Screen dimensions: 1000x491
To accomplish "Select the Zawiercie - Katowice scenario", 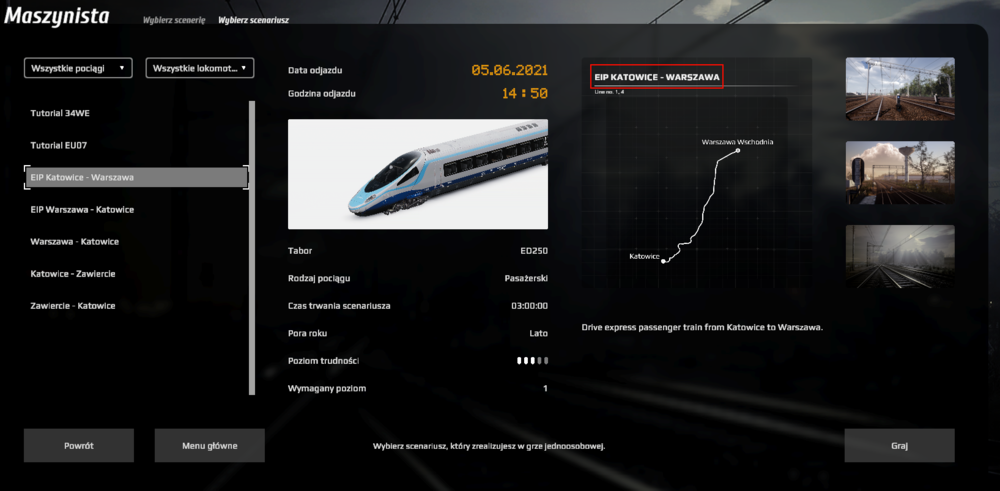I will [73, 305].
